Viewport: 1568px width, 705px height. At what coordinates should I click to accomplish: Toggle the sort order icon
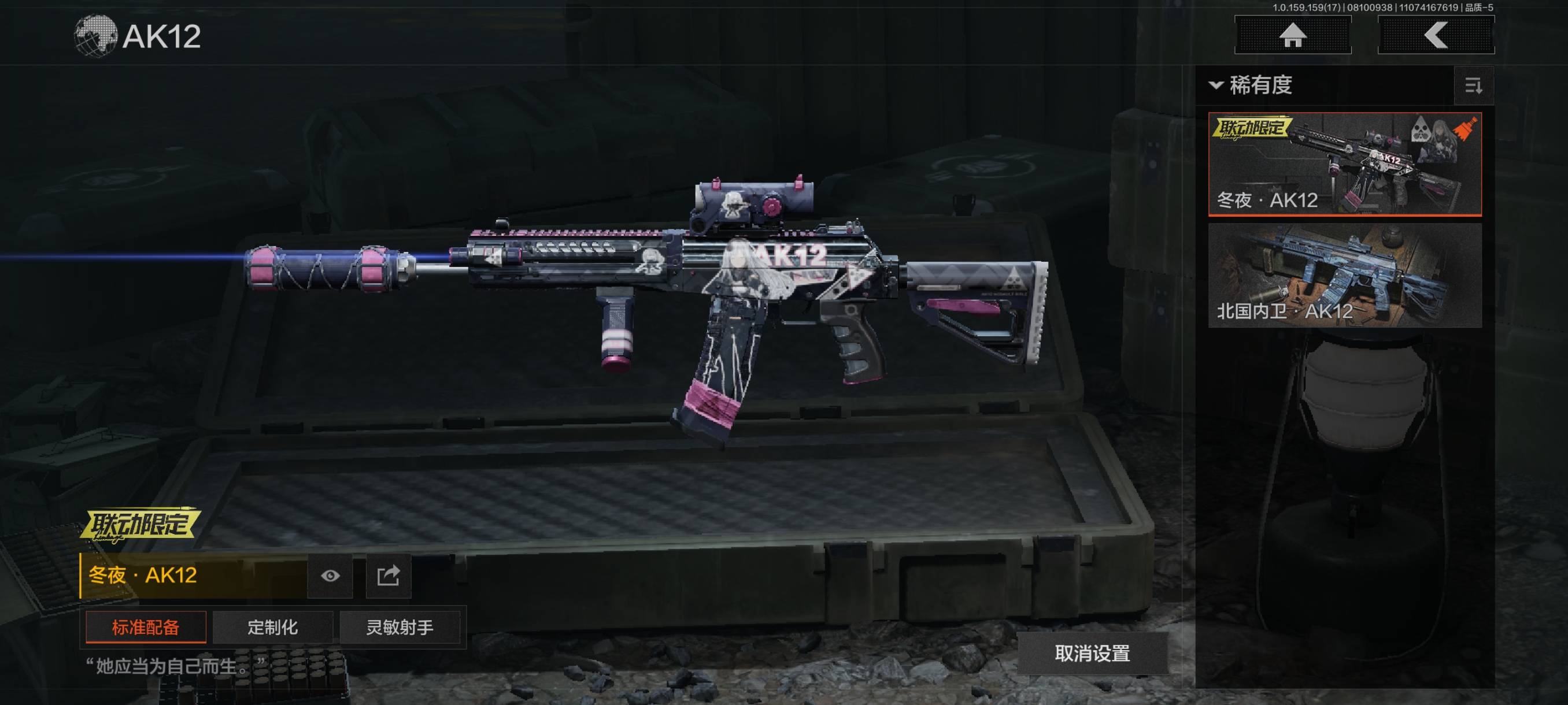[1473, 86]
